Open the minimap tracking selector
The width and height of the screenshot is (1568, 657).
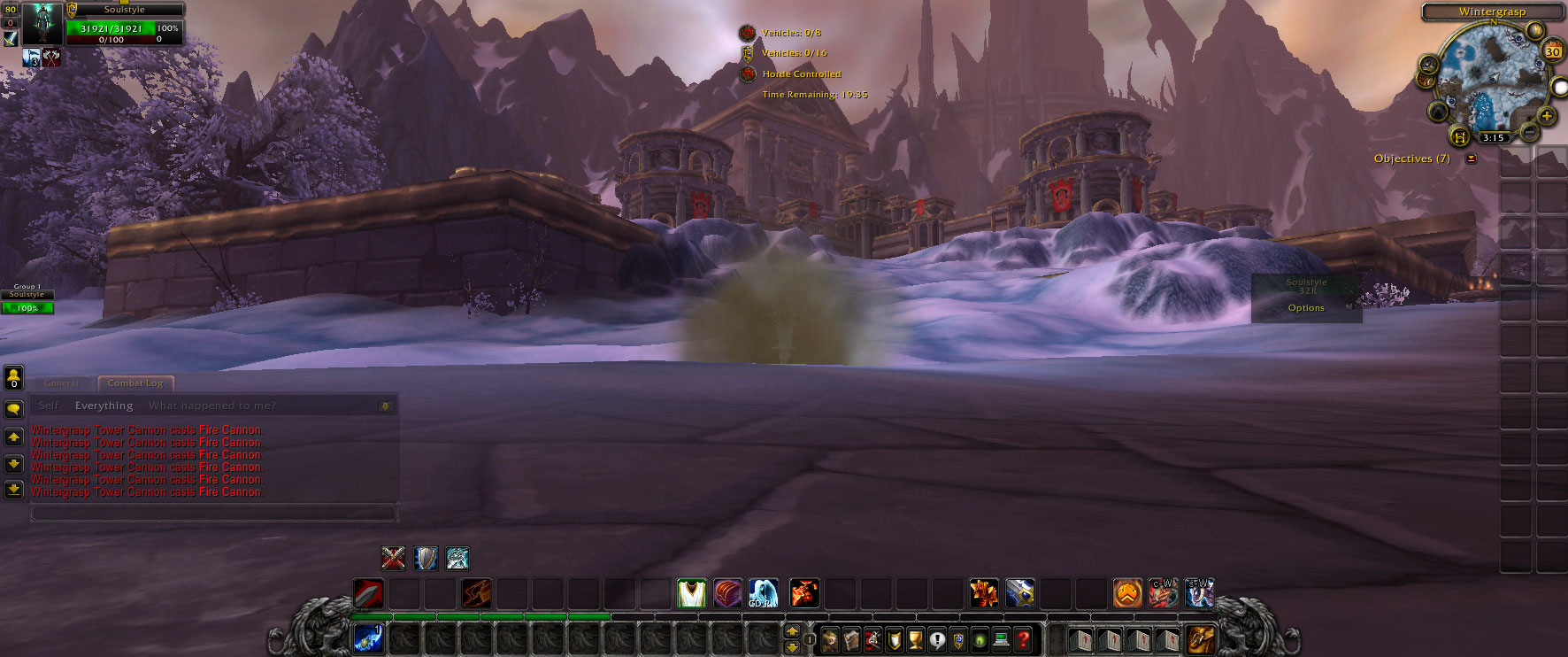pos(1428,65)
